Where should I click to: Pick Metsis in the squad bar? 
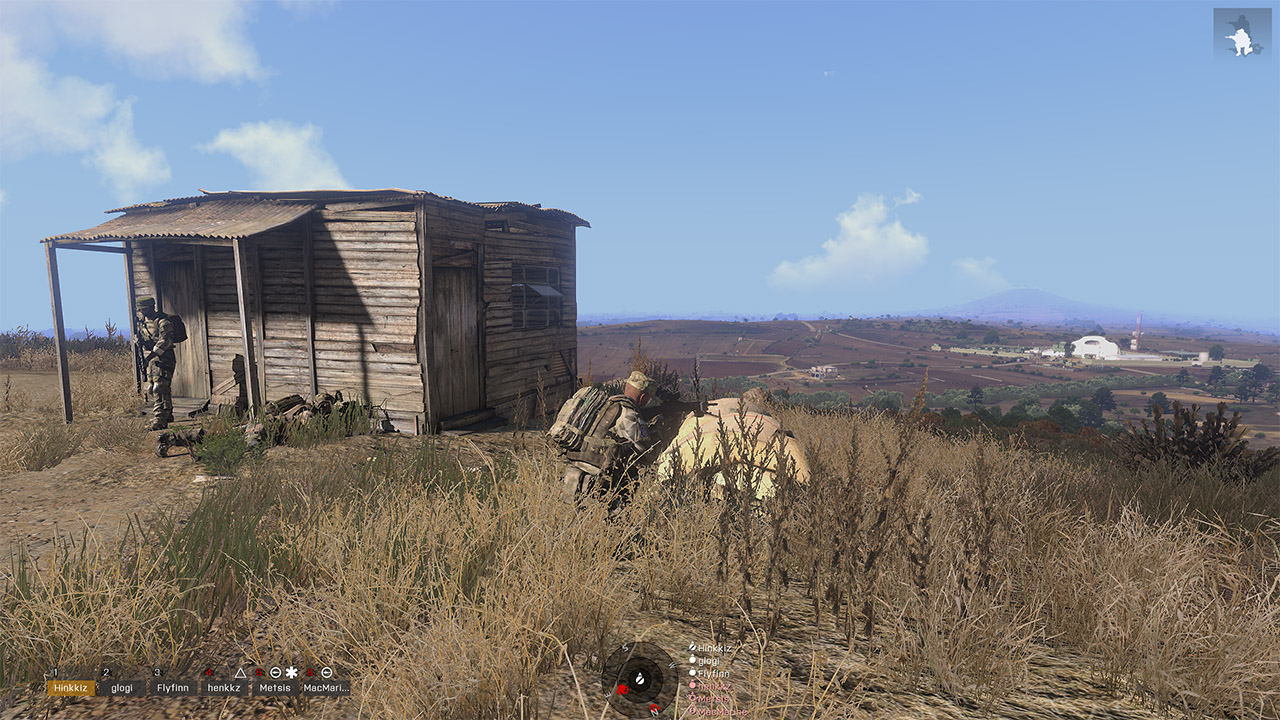(275, 688)
